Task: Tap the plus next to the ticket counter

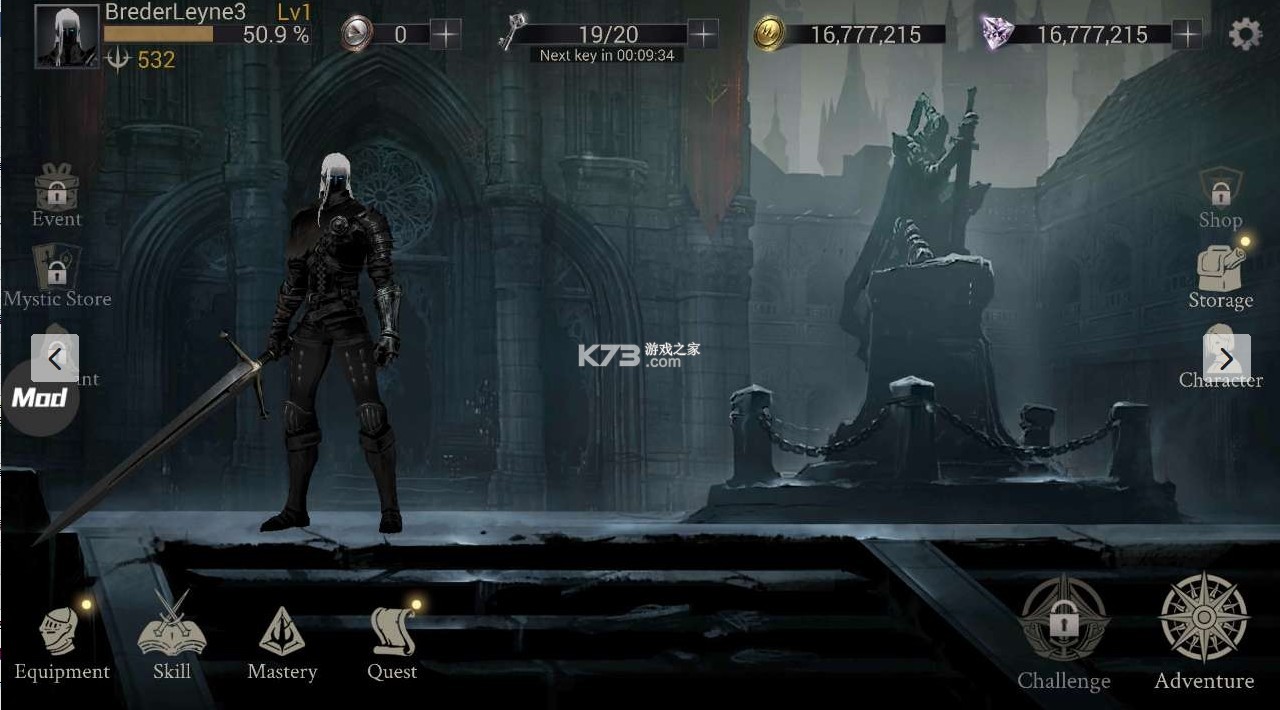Action: [445, 35]
